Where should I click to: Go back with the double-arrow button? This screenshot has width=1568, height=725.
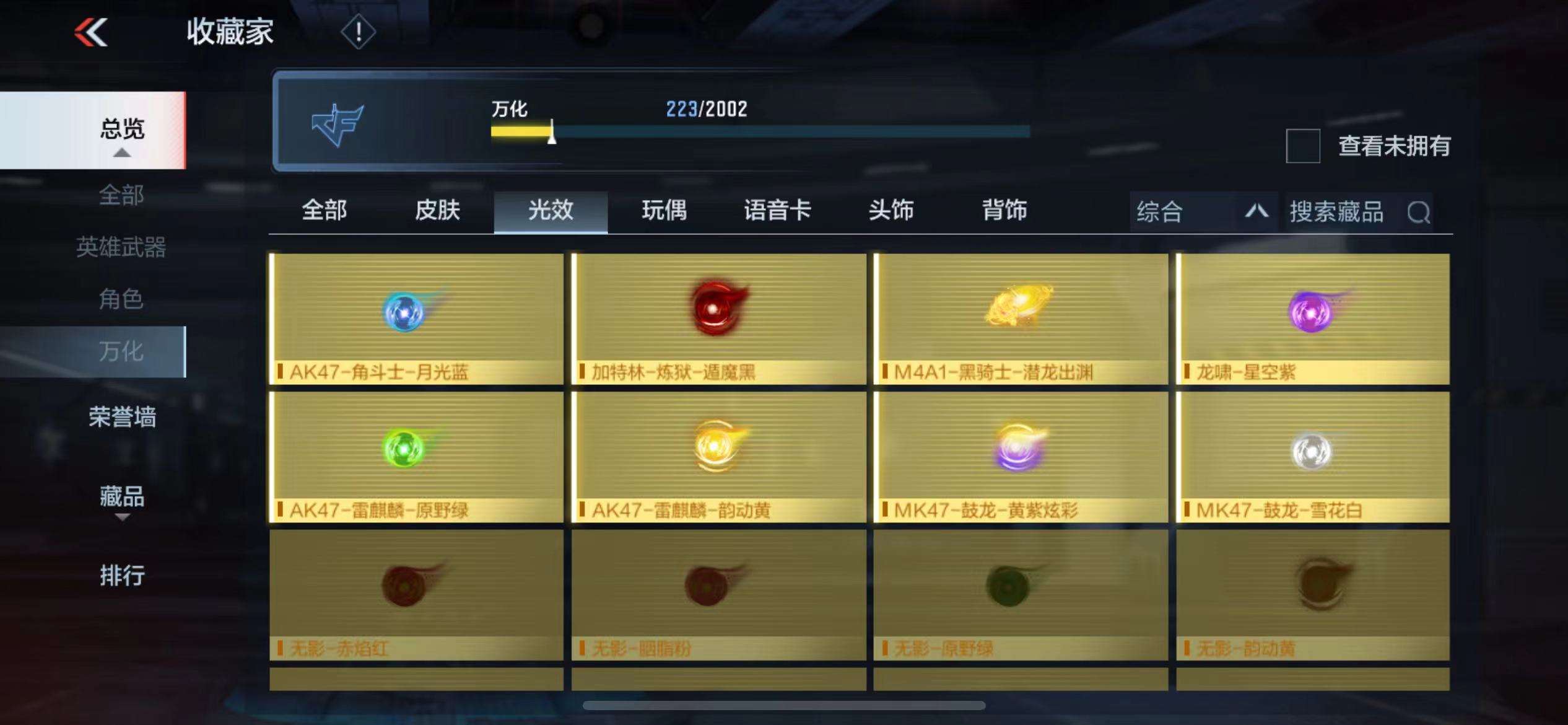[91, 32]
